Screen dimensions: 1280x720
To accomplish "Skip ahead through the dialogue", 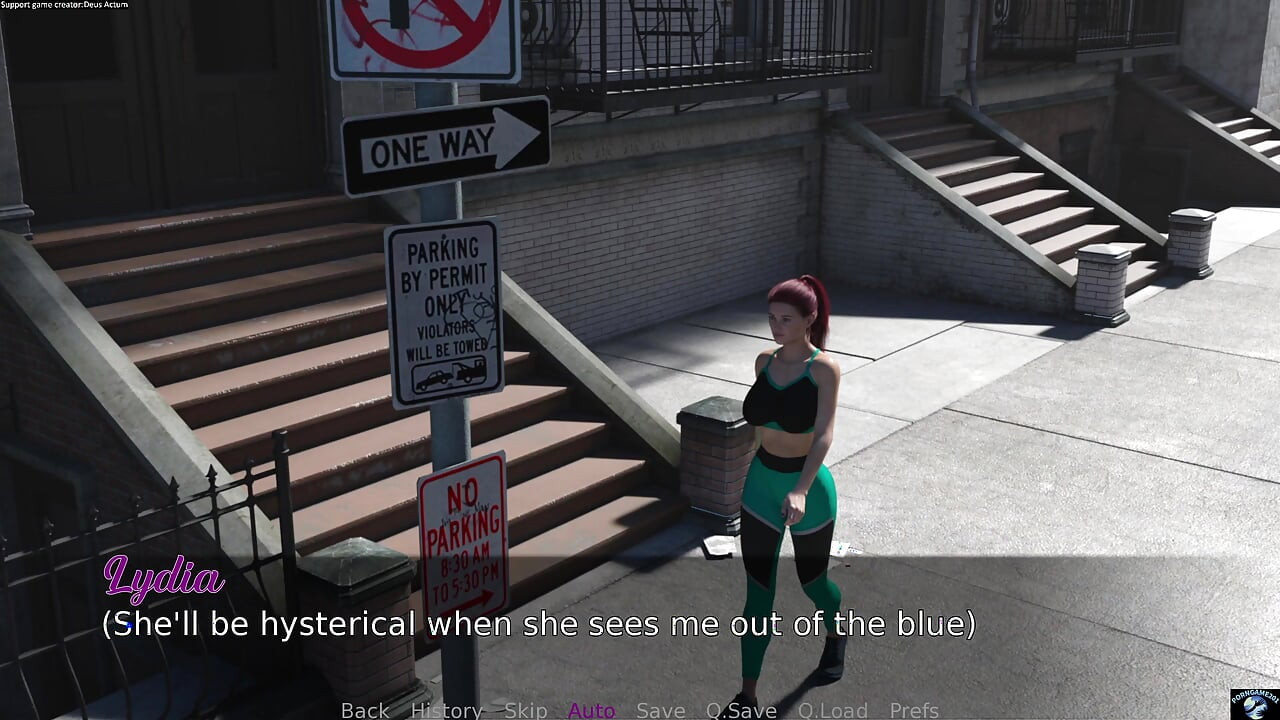I will click(x=525, y=710).
